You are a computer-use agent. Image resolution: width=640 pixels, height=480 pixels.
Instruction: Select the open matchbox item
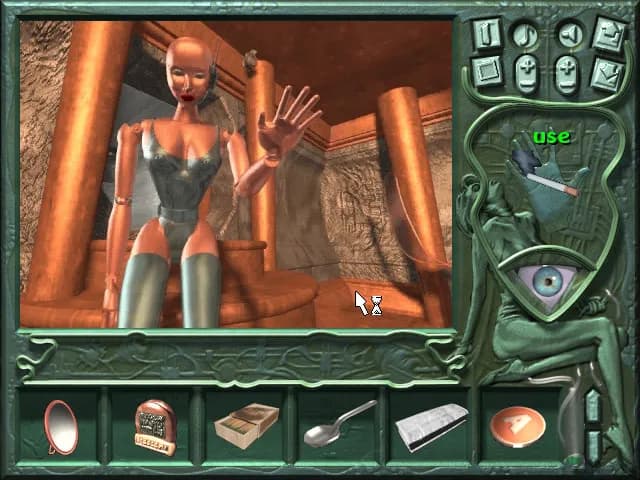pyautogui.click(x=246, y=425)
